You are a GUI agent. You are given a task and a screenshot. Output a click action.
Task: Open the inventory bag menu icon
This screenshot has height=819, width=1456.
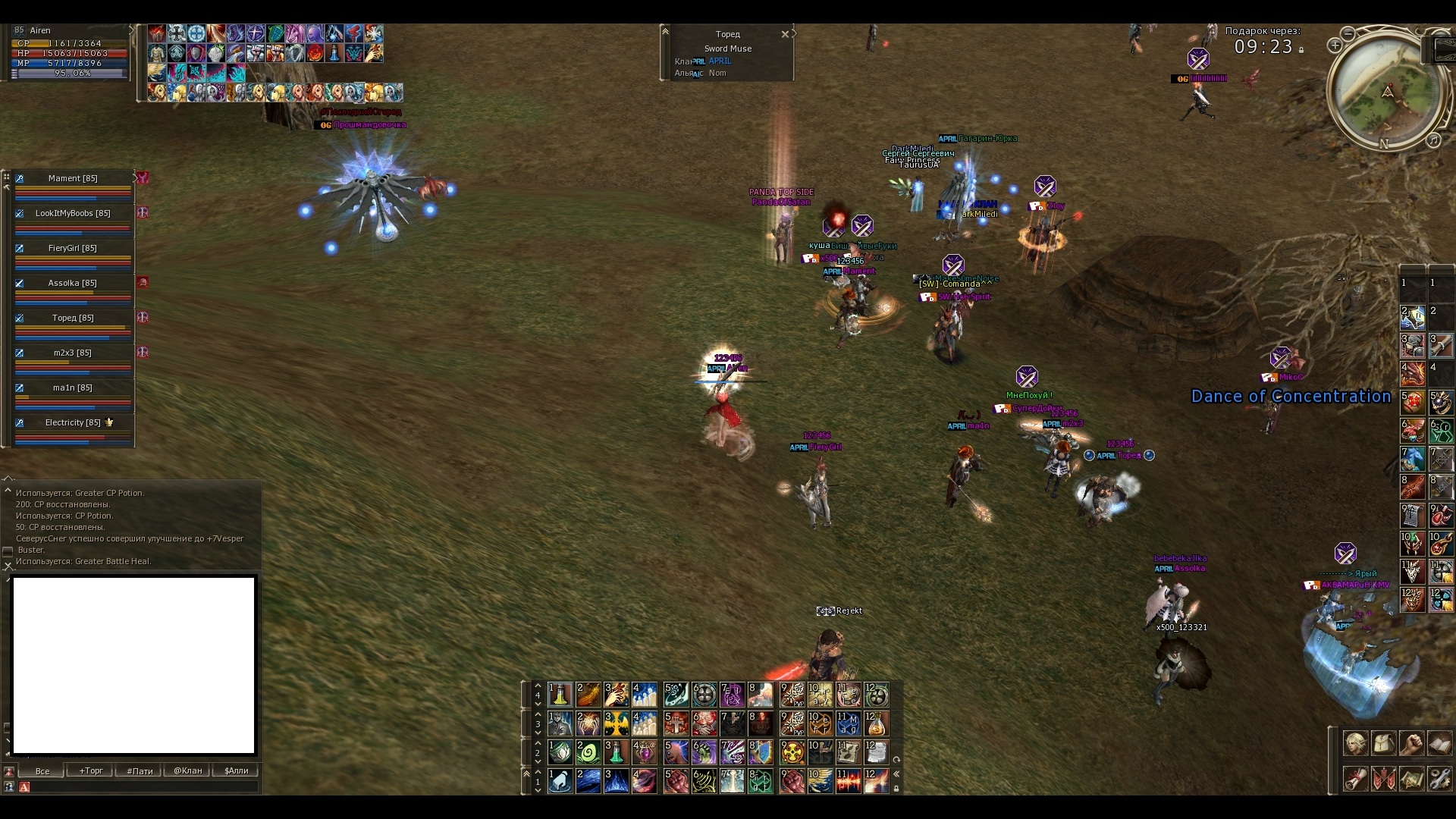(1384, 744)
